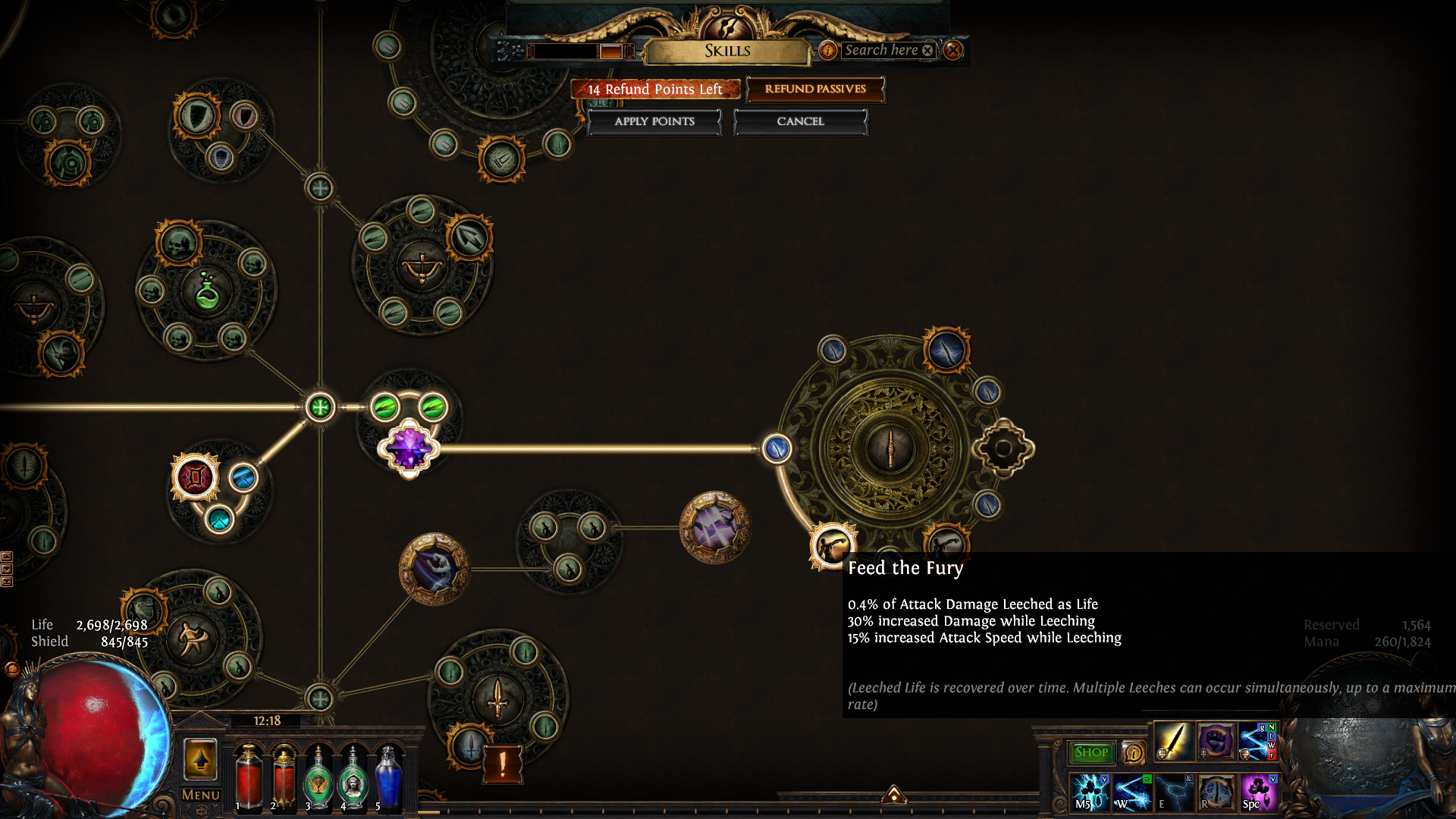Screen dimensions: 1456x819
Task: Select the purple amethyst jewel node
Action: (x=409, y=449)
